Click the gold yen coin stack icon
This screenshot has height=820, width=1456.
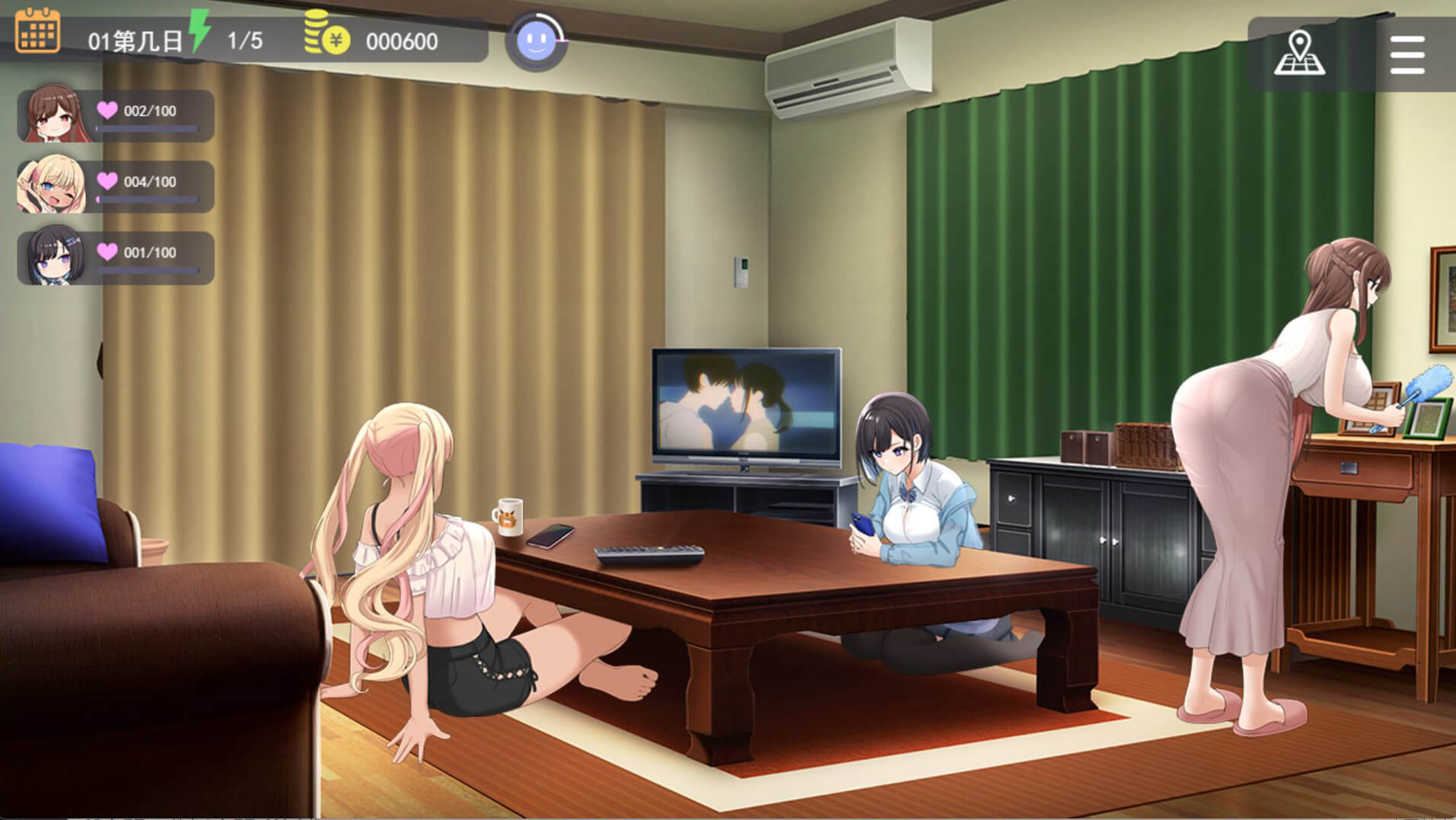click(327, 34)
